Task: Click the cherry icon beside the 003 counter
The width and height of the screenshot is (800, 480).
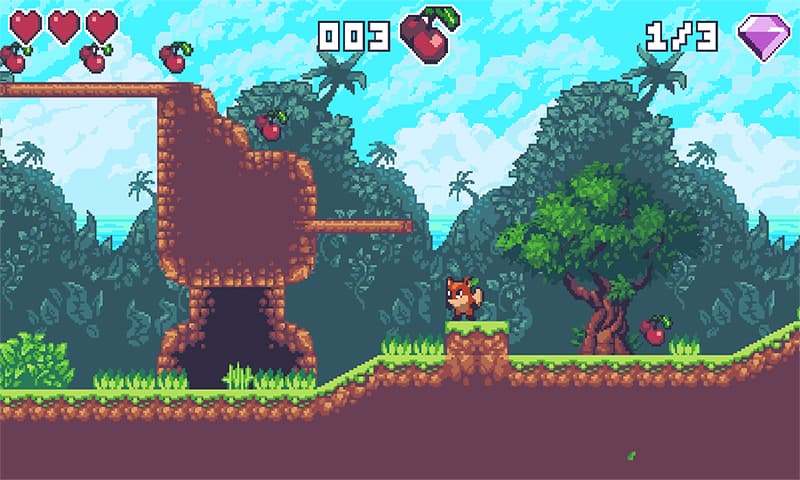Action: point(427,35)
